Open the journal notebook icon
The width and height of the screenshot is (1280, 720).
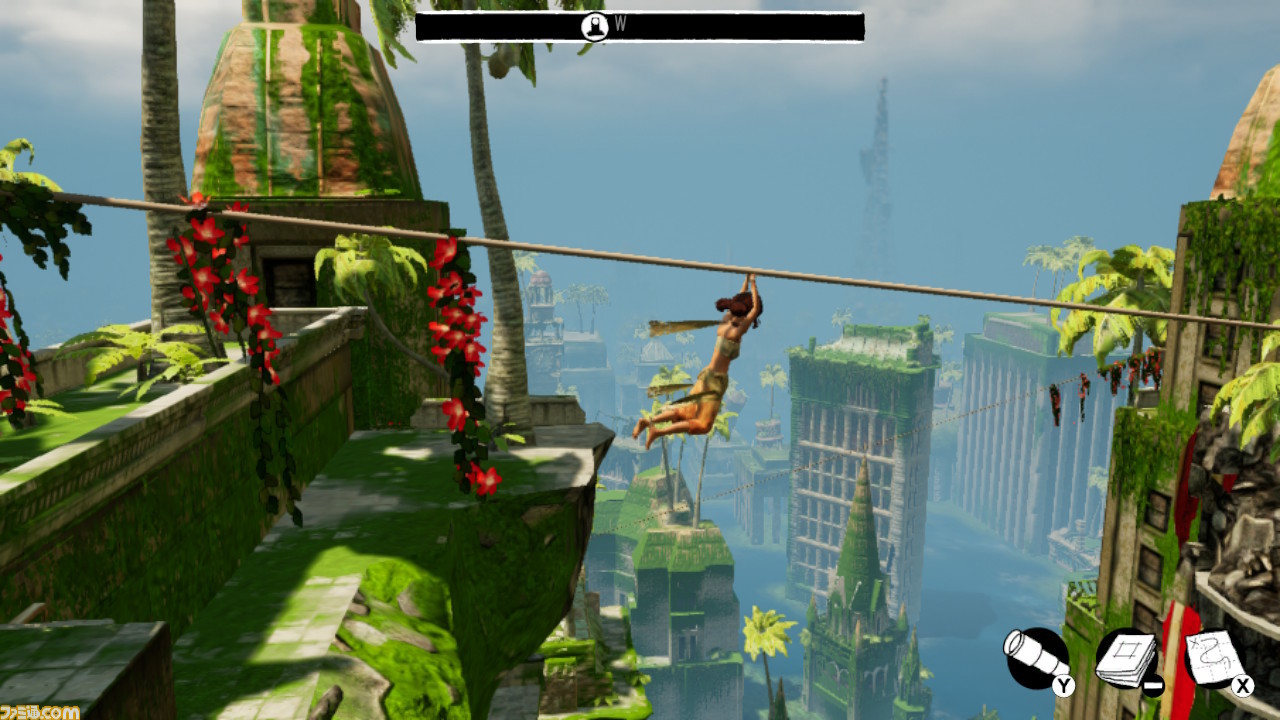pyautogui.click(x=1126, y=657)
